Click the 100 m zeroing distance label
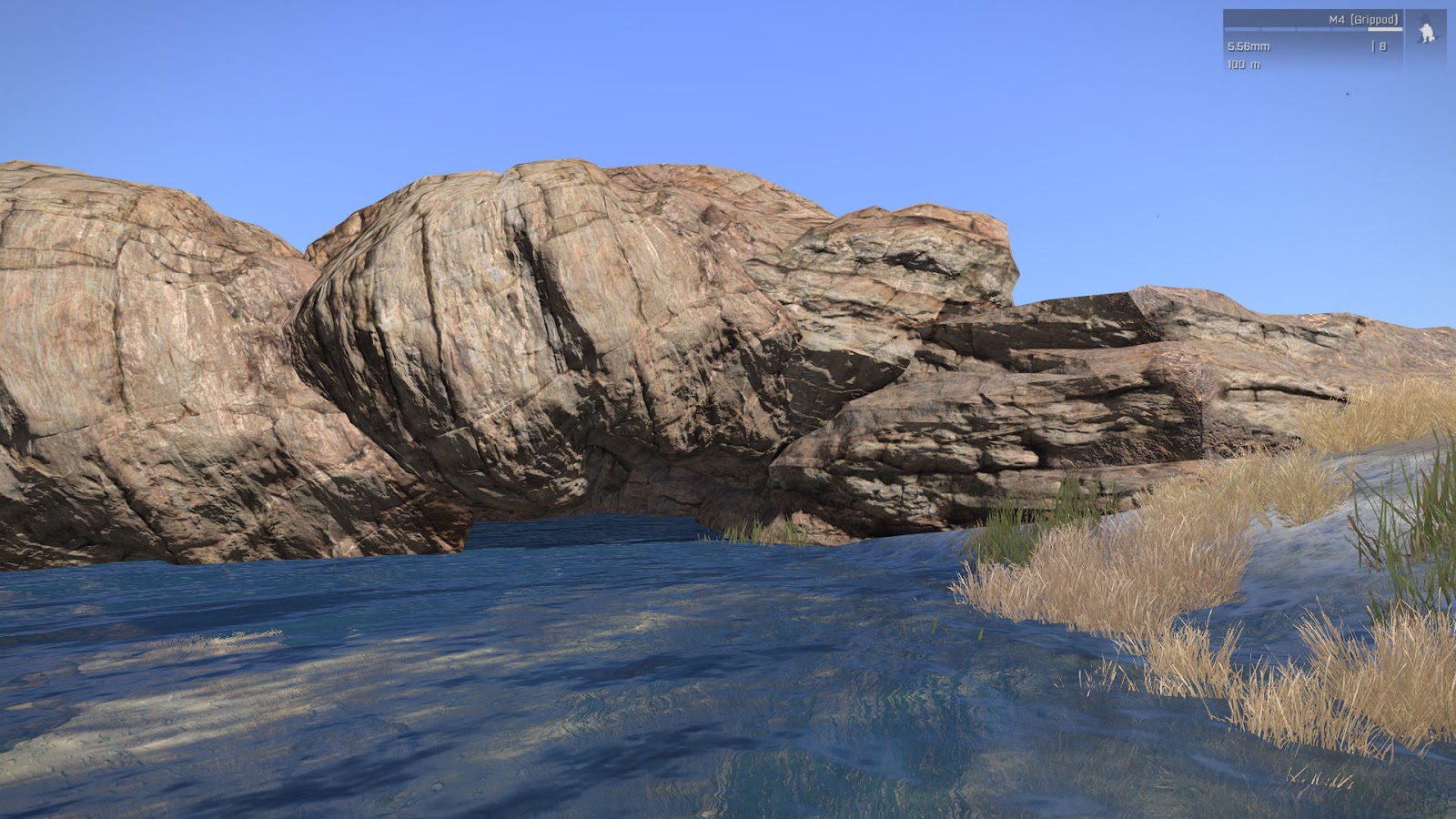Screen dimensions: 1456x819 pyautogui.click(x=1245, y=65)
